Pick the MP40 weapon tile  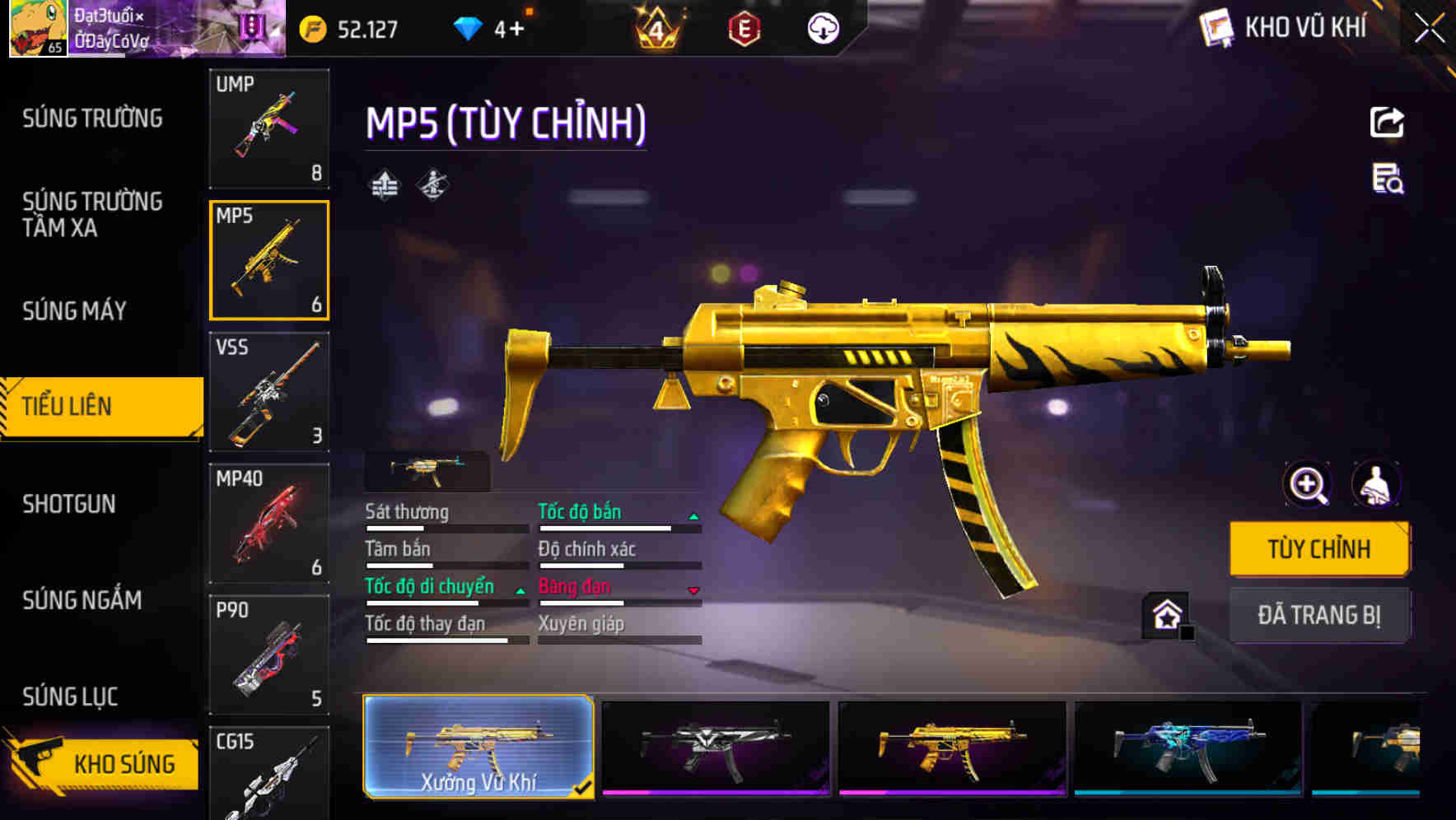click(269, 524)
